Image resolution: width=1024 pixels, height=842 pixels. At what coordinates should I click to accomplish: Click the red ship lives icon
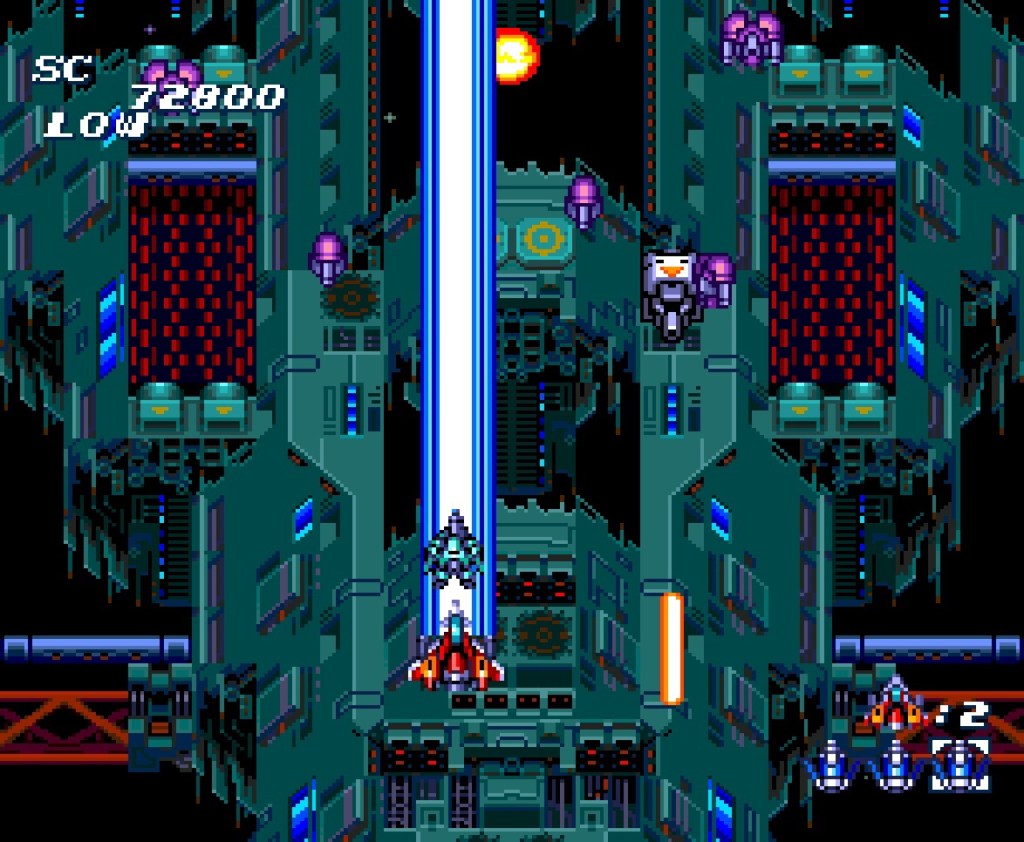pyautogui.click(x=895, y=705)
